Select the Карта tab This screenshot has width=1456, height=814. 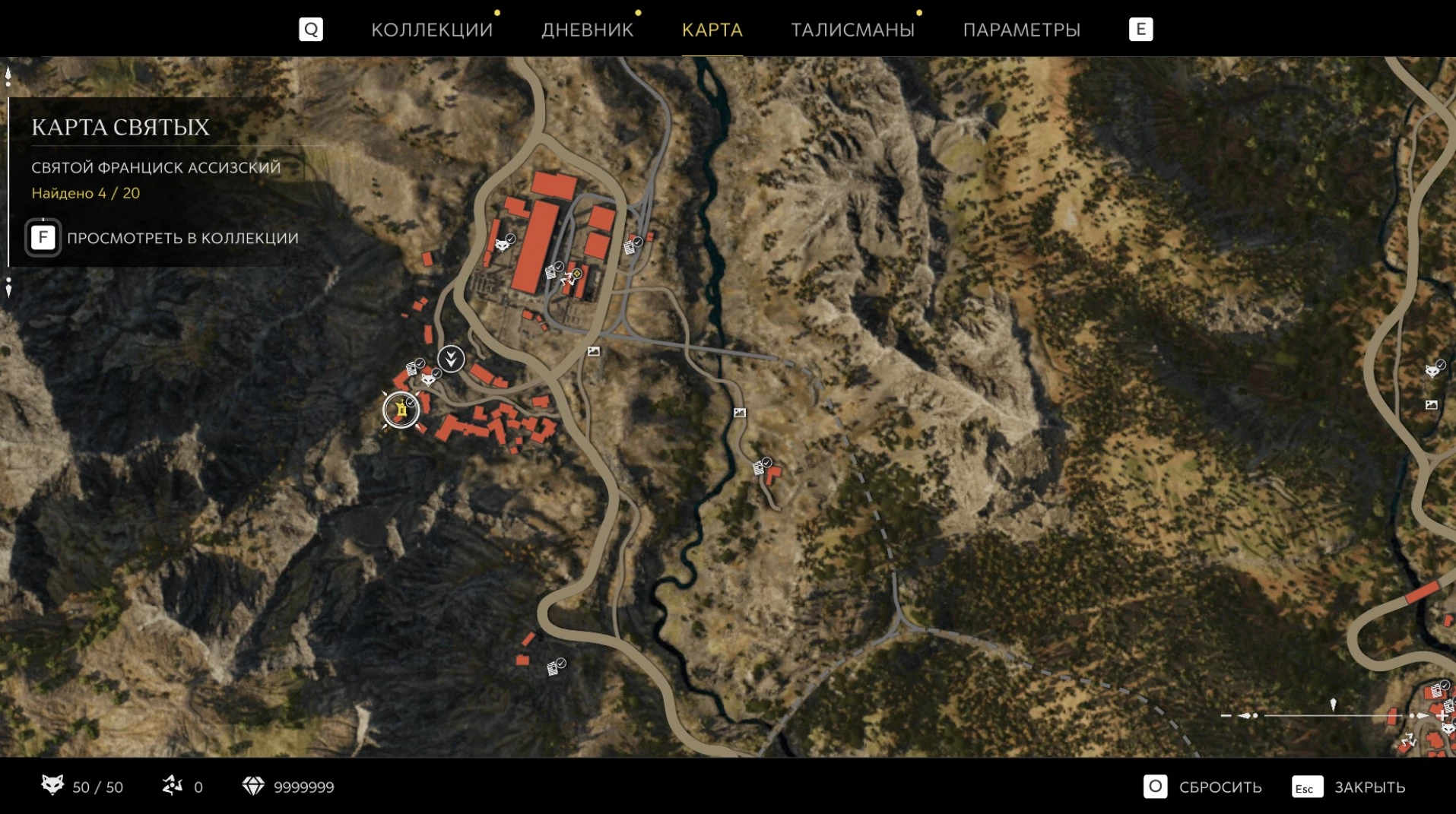[712, 30]
